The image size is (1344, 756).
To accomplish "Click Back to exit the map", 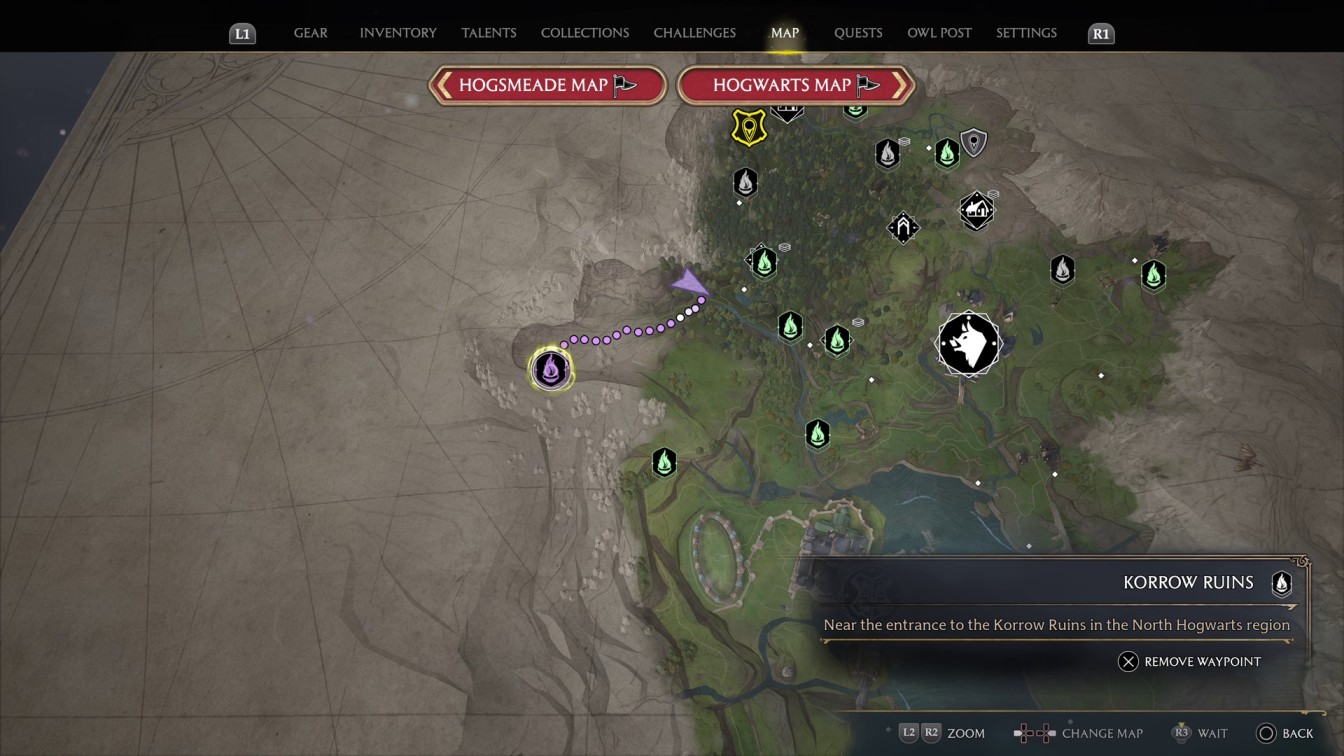I will (x=1287, y=733).
